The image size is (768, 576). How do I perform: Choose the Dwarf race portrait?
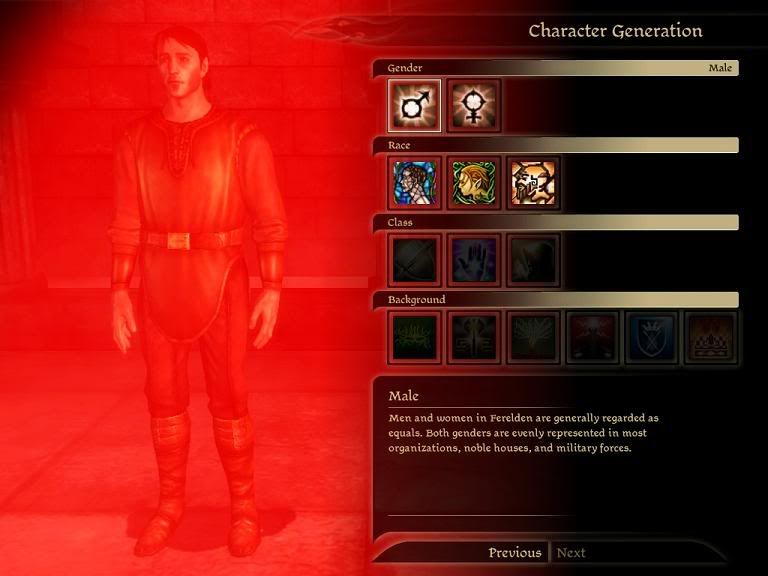point(532,183)
